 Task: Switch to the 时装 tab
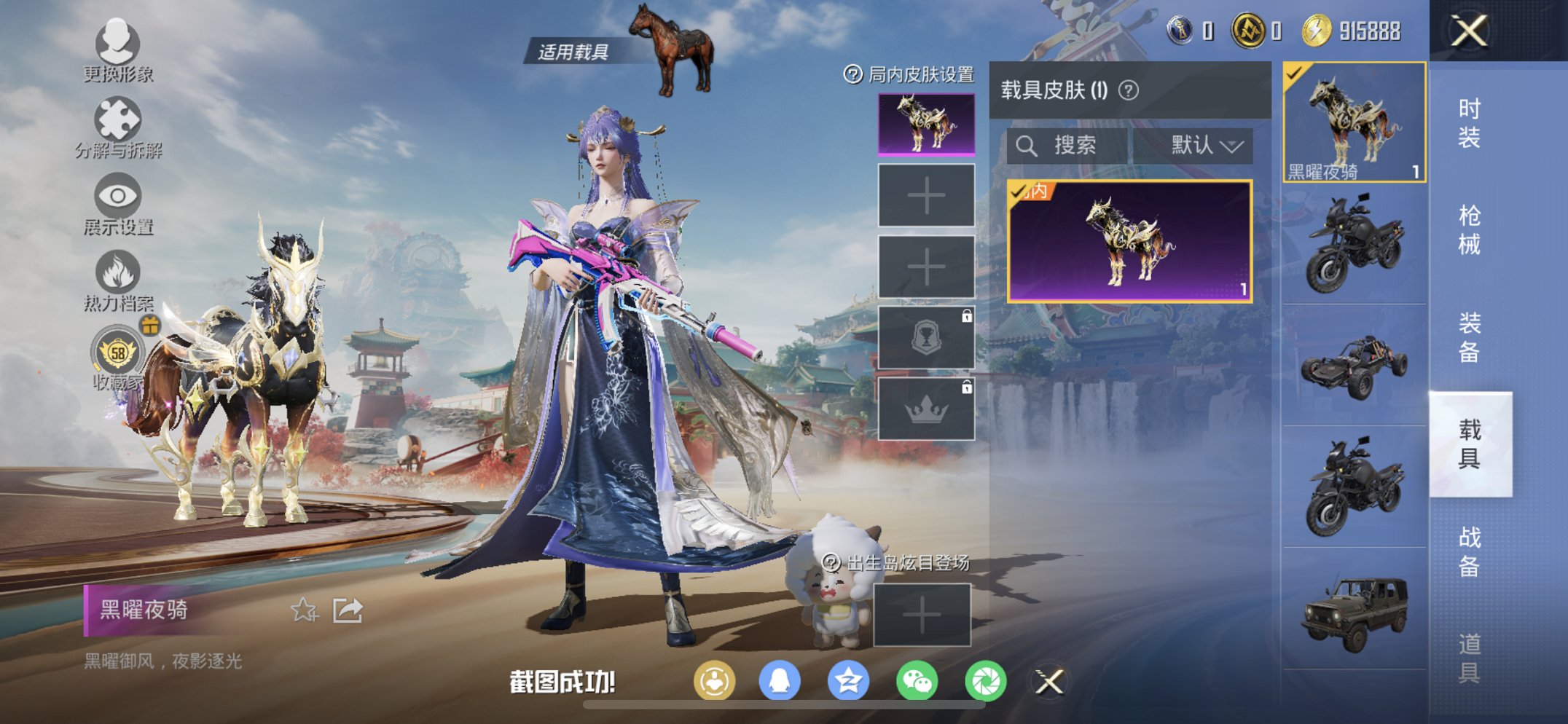[x=1471, y=125]
